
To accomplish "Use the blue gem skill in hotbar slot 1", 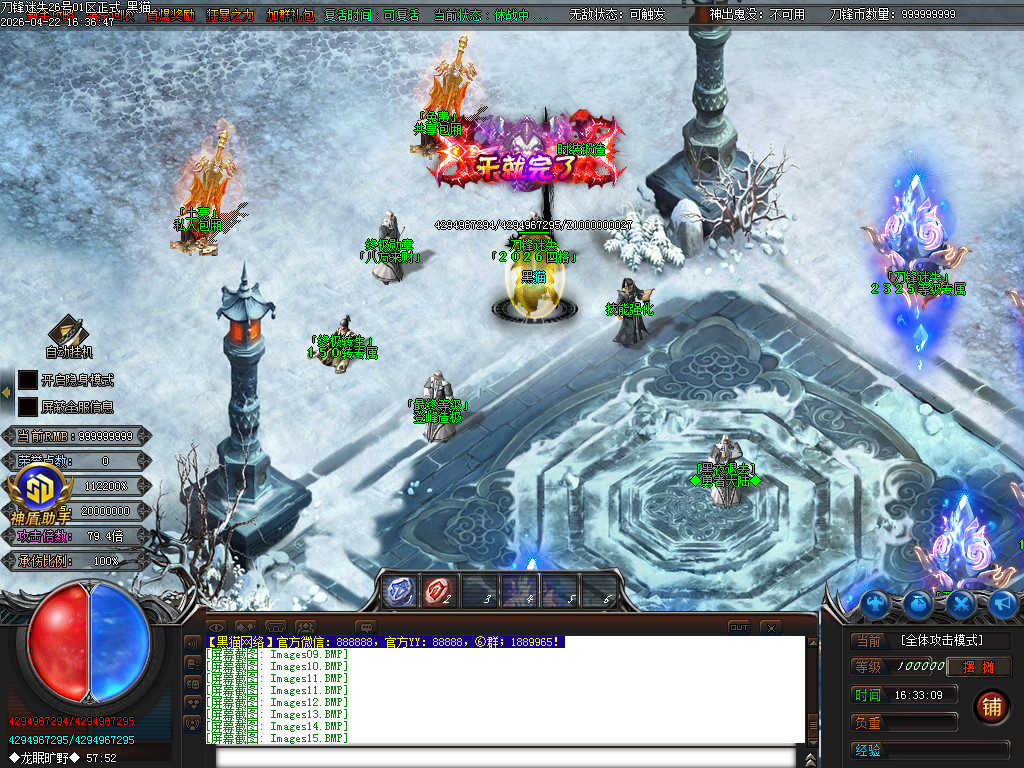I will 399,591.
